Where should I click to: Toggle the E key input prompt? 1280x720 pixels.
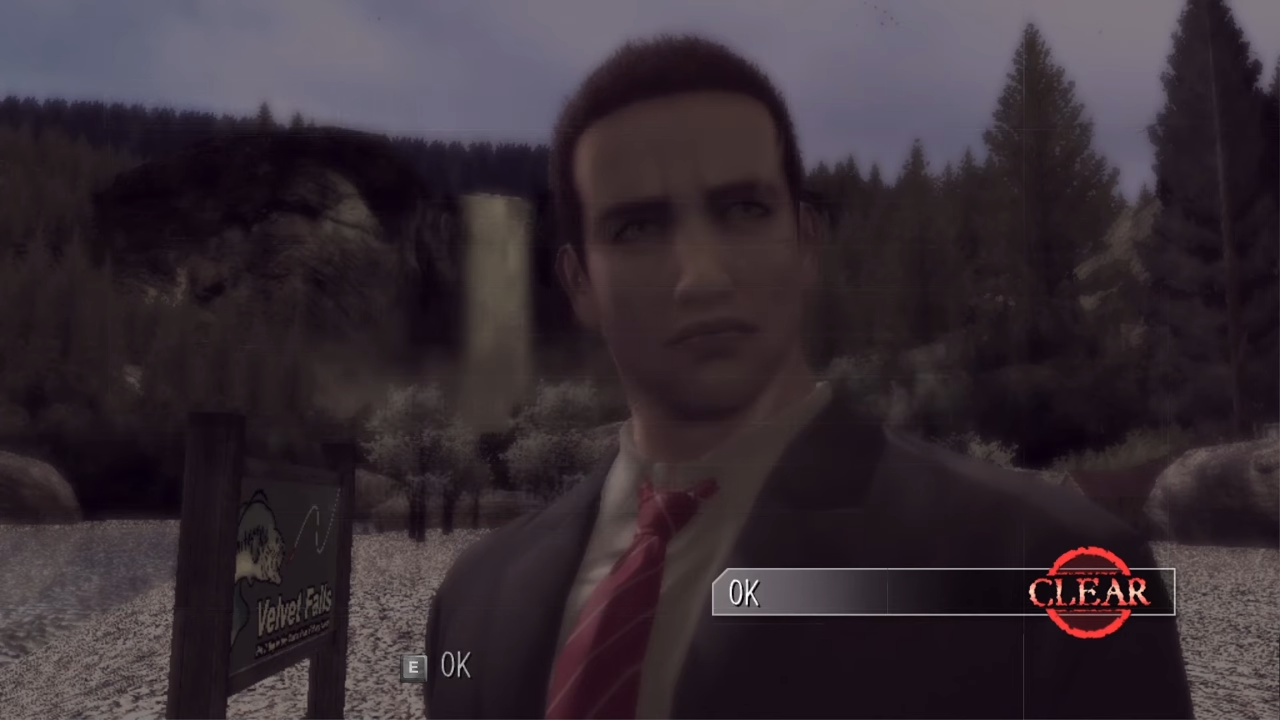click(x=413, y=667)
